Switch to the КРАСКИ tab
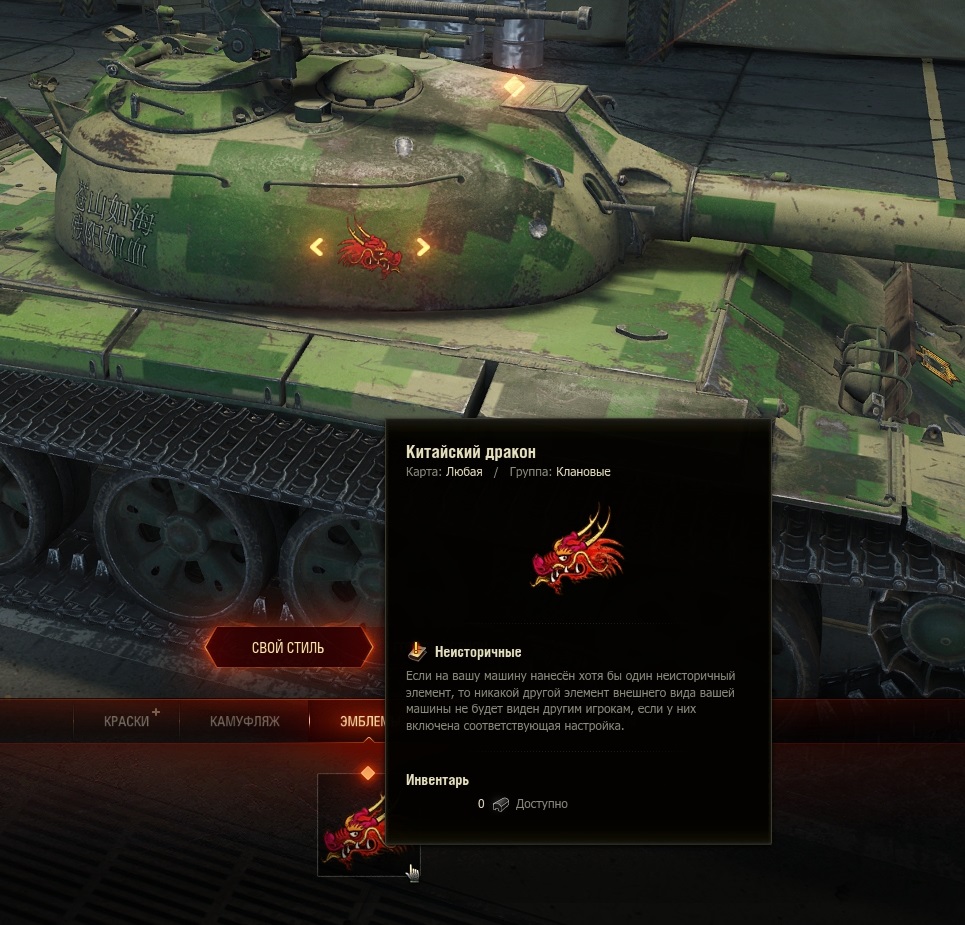The height and width of the screenshot is (925, 965). pyautogui.click(x=126, y=721)
